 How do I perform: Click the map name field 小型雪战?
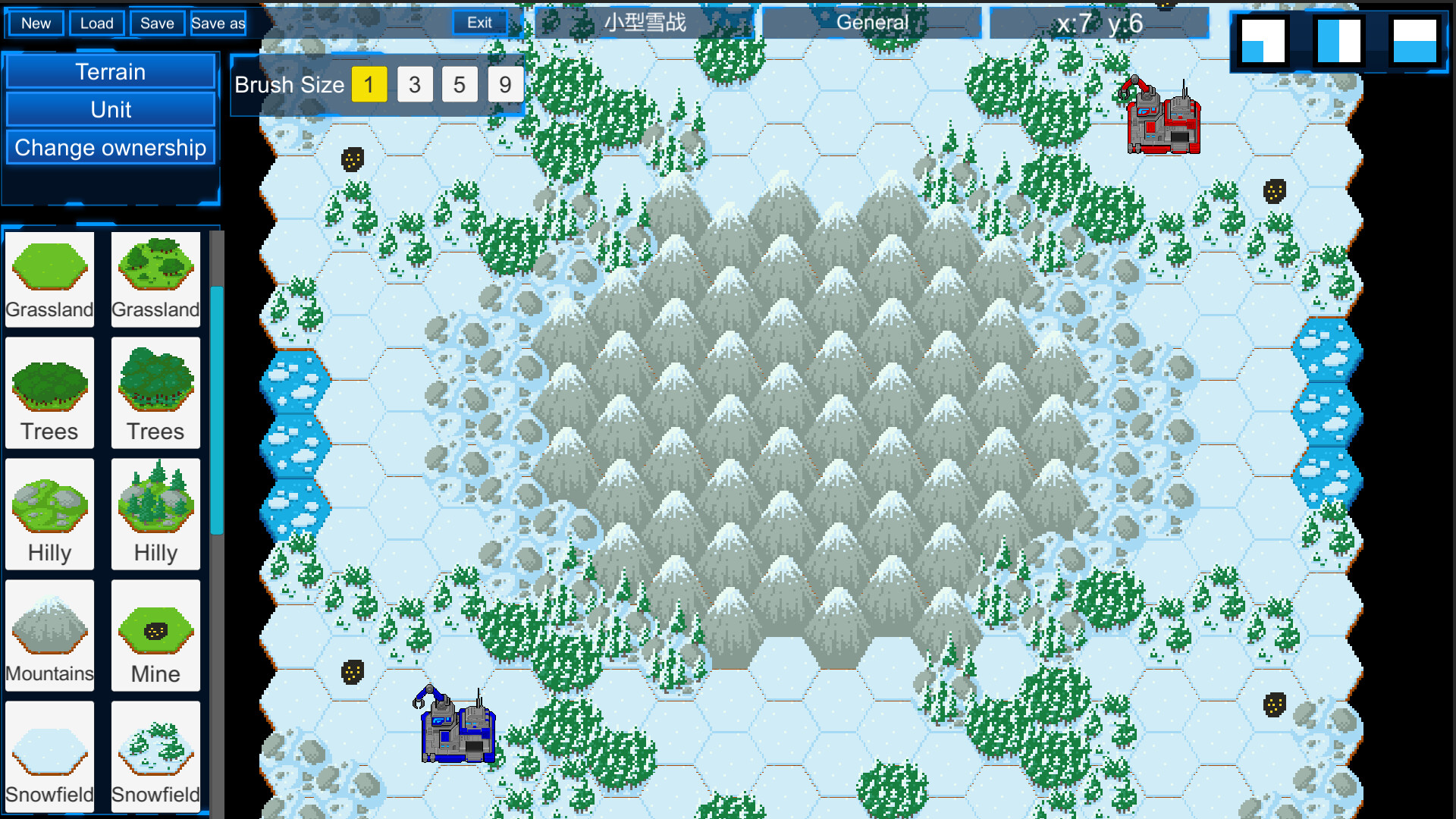[644, 22]
